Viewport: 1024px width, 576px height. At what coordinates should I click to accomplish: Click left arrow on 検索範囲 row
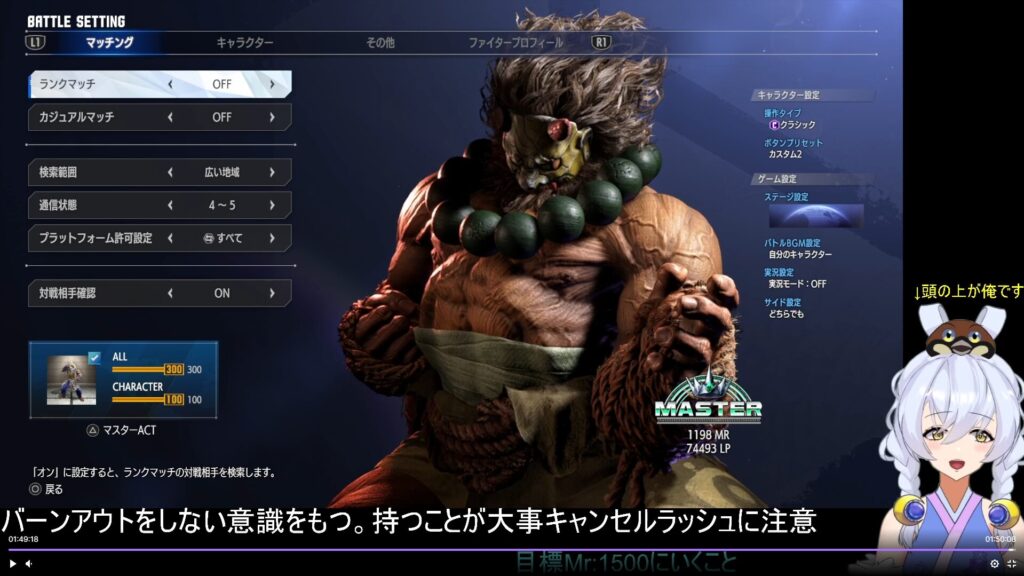(x=170, y=172)
